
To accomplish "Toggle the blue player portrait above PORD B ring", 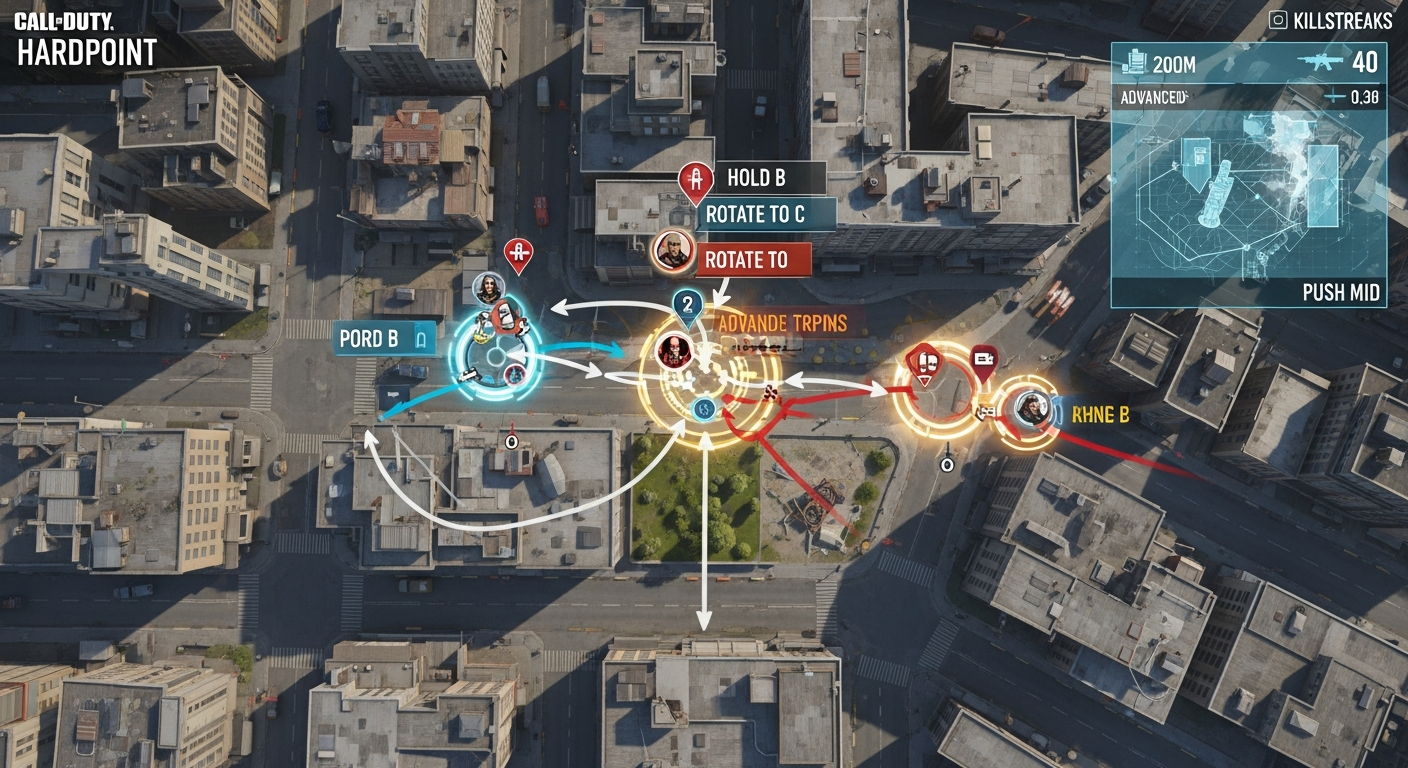I will coord(487,290).
